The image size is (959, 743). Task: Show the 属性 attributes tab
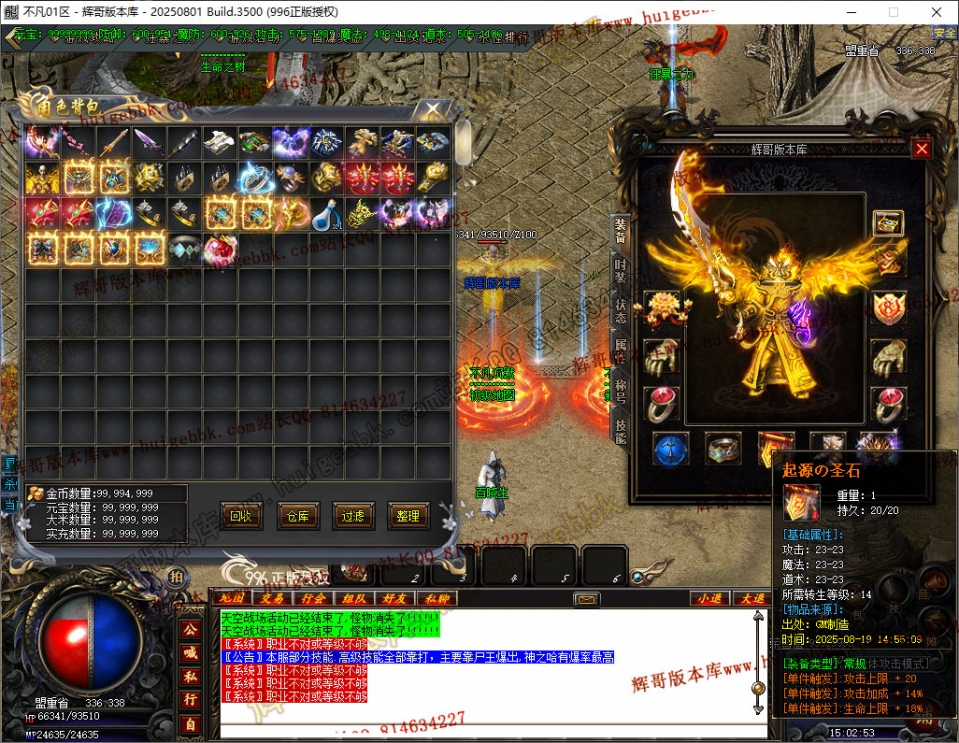tap(620, 351)
